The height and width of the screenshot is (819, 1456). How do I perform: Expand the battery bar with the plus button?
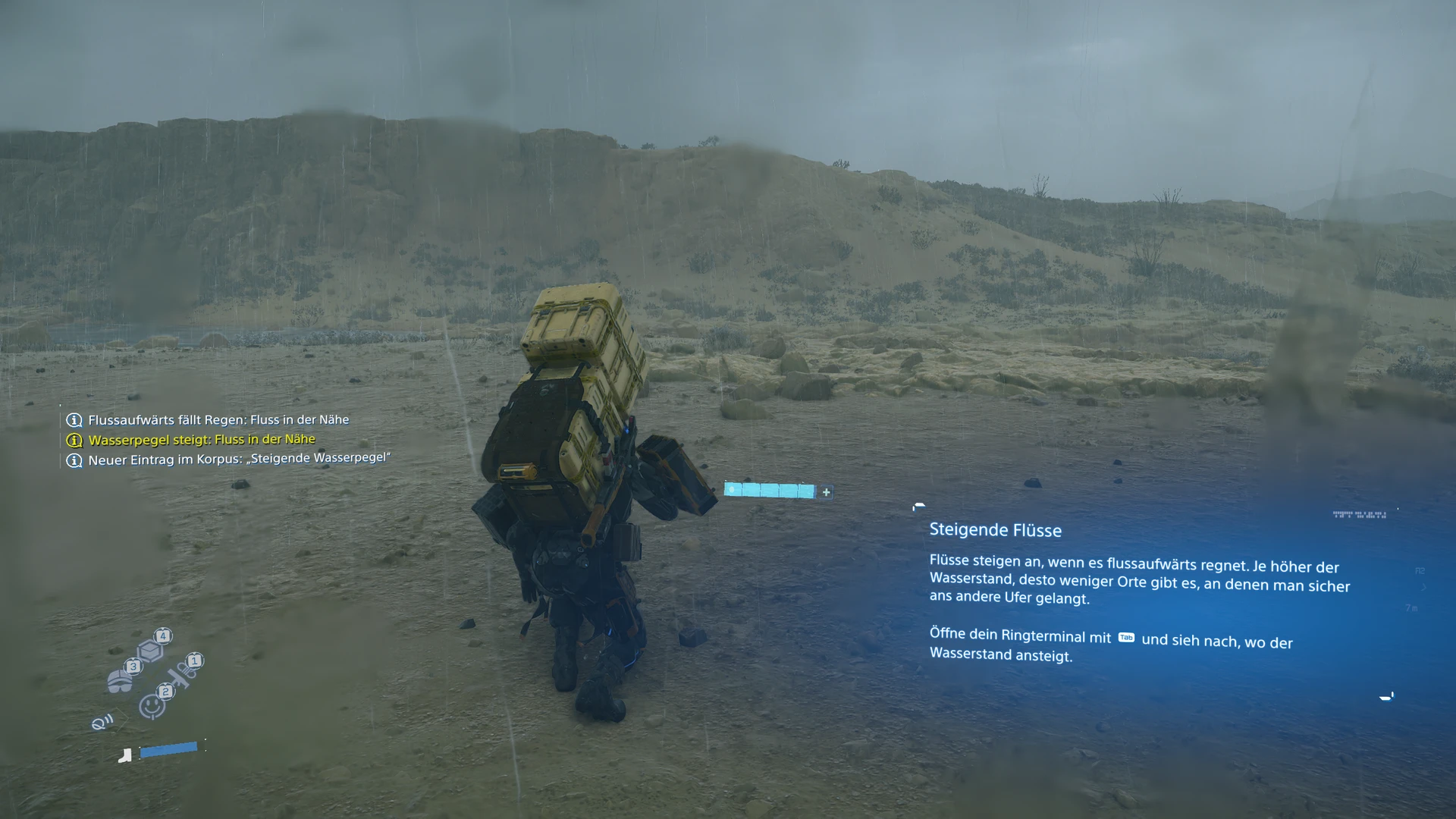tap(825, 491)
